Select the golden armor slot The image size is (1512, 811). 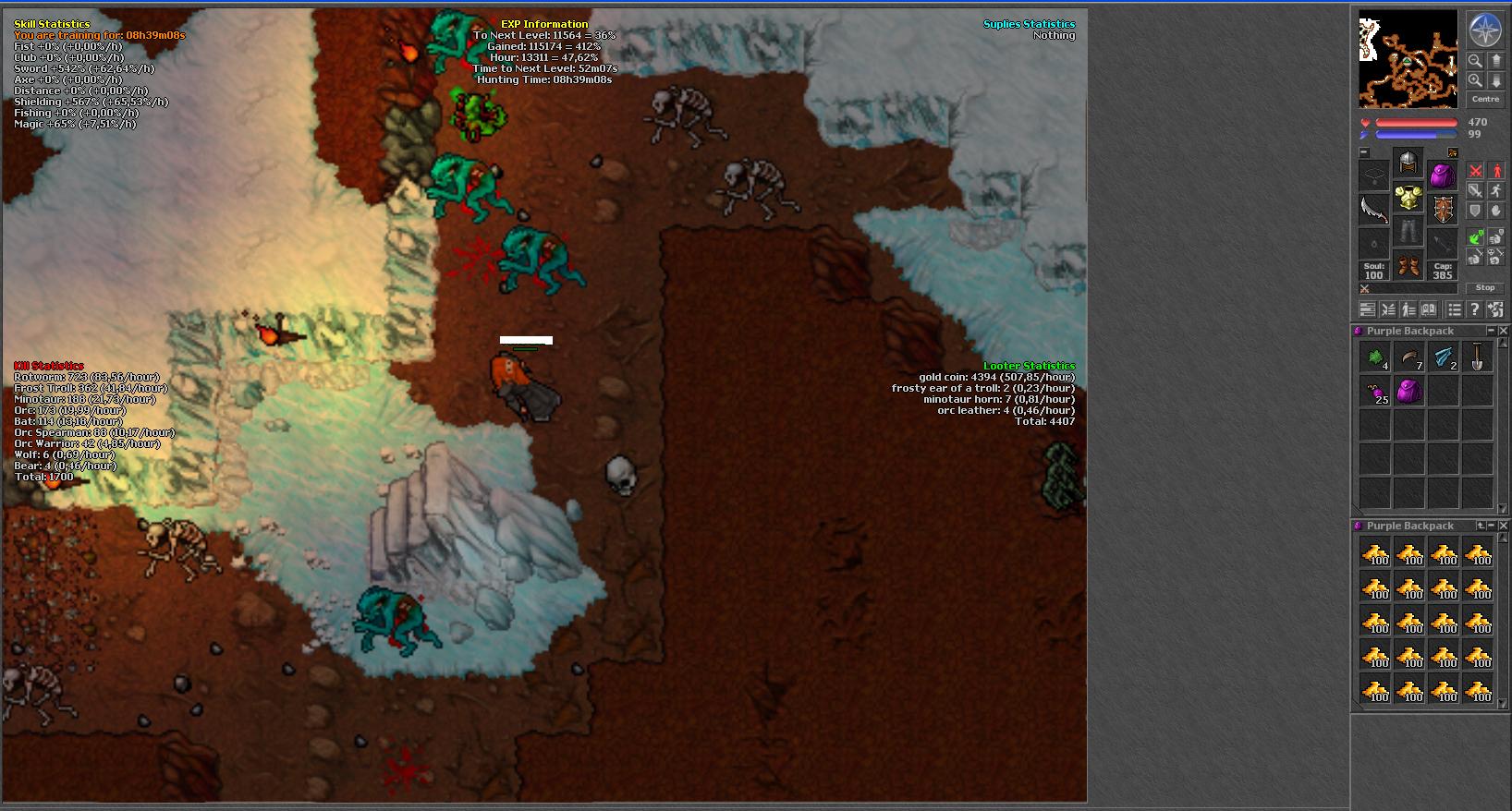click(1408, 197)
